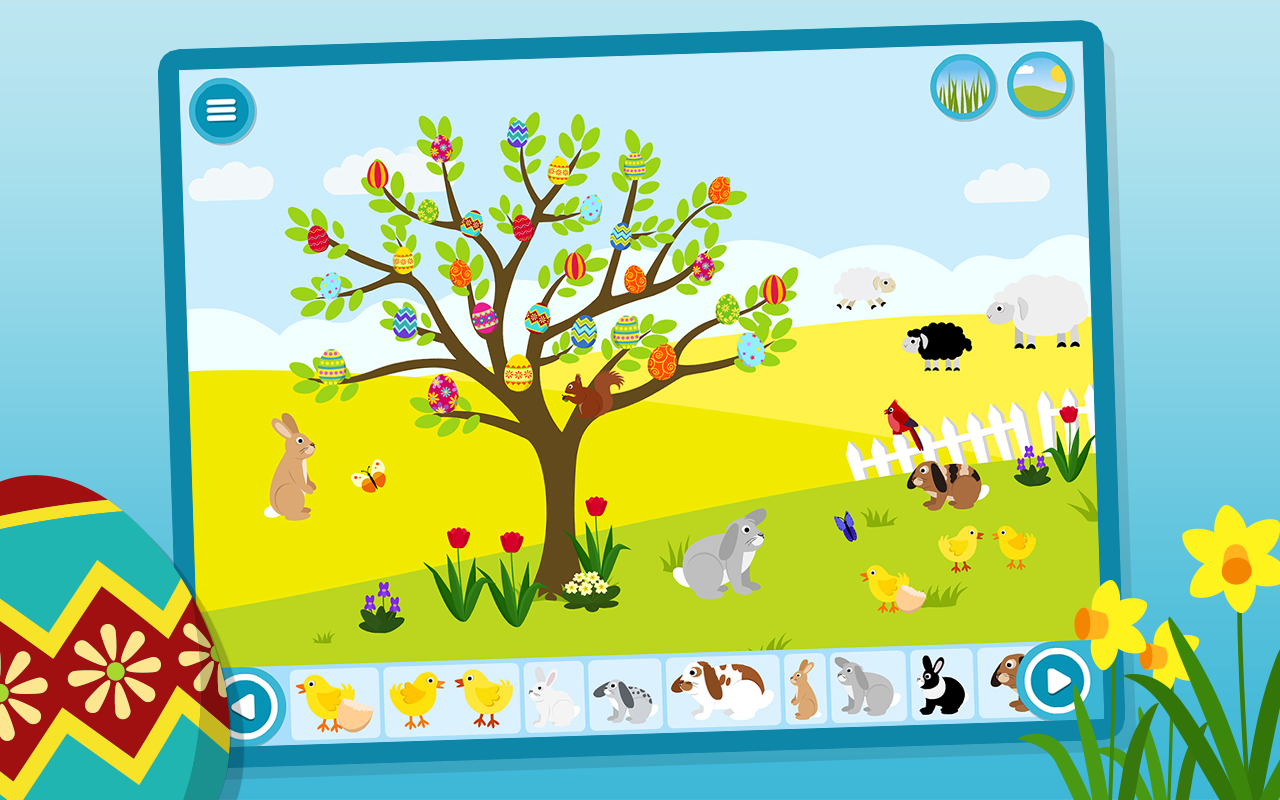Select the white rabbit sticker
This screenshot has height=800, width=1280.
tap(553, 700)
